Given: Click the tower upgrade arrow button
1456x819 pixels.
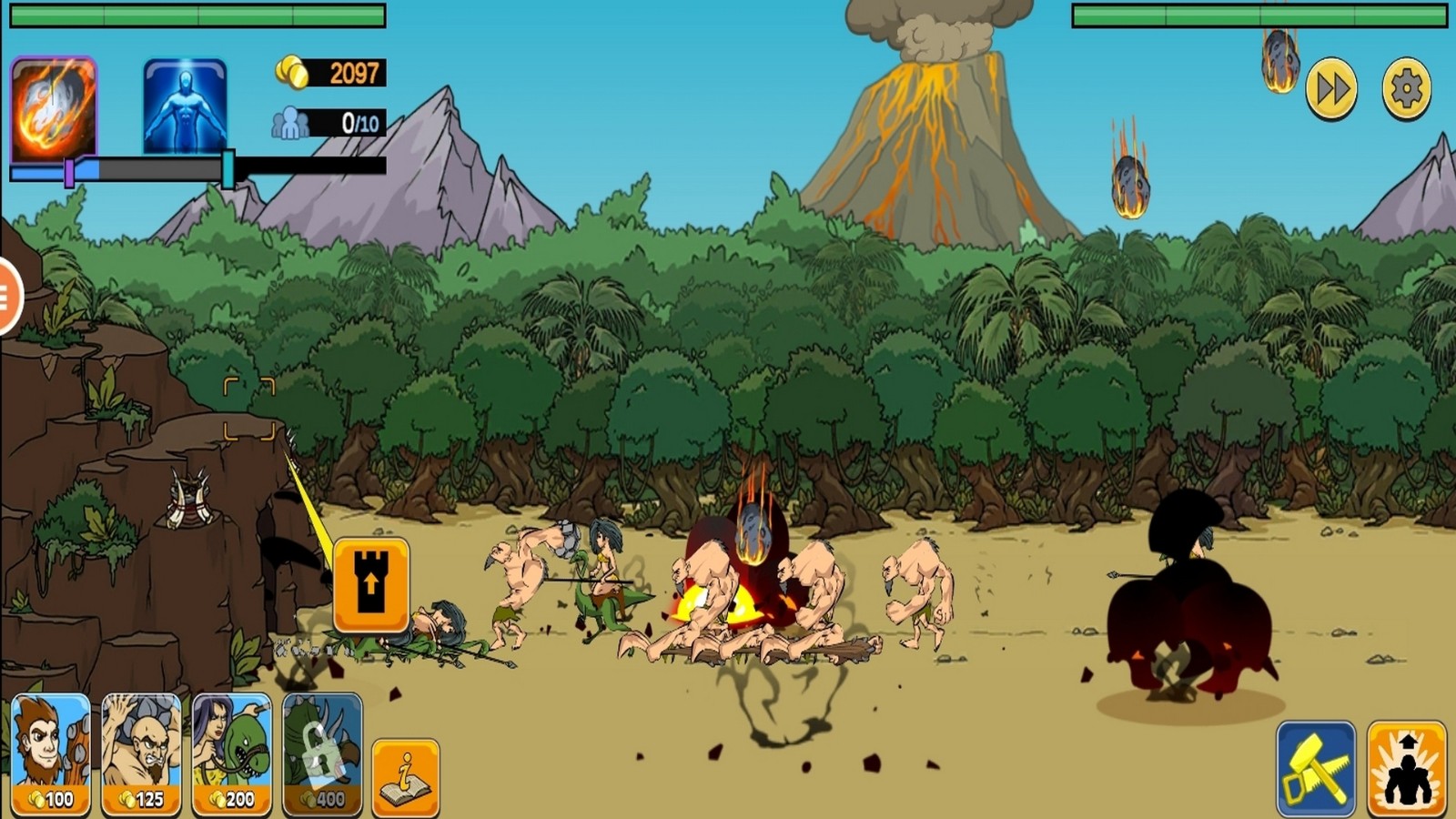Looking at the screenshot, I should [370, 584].
